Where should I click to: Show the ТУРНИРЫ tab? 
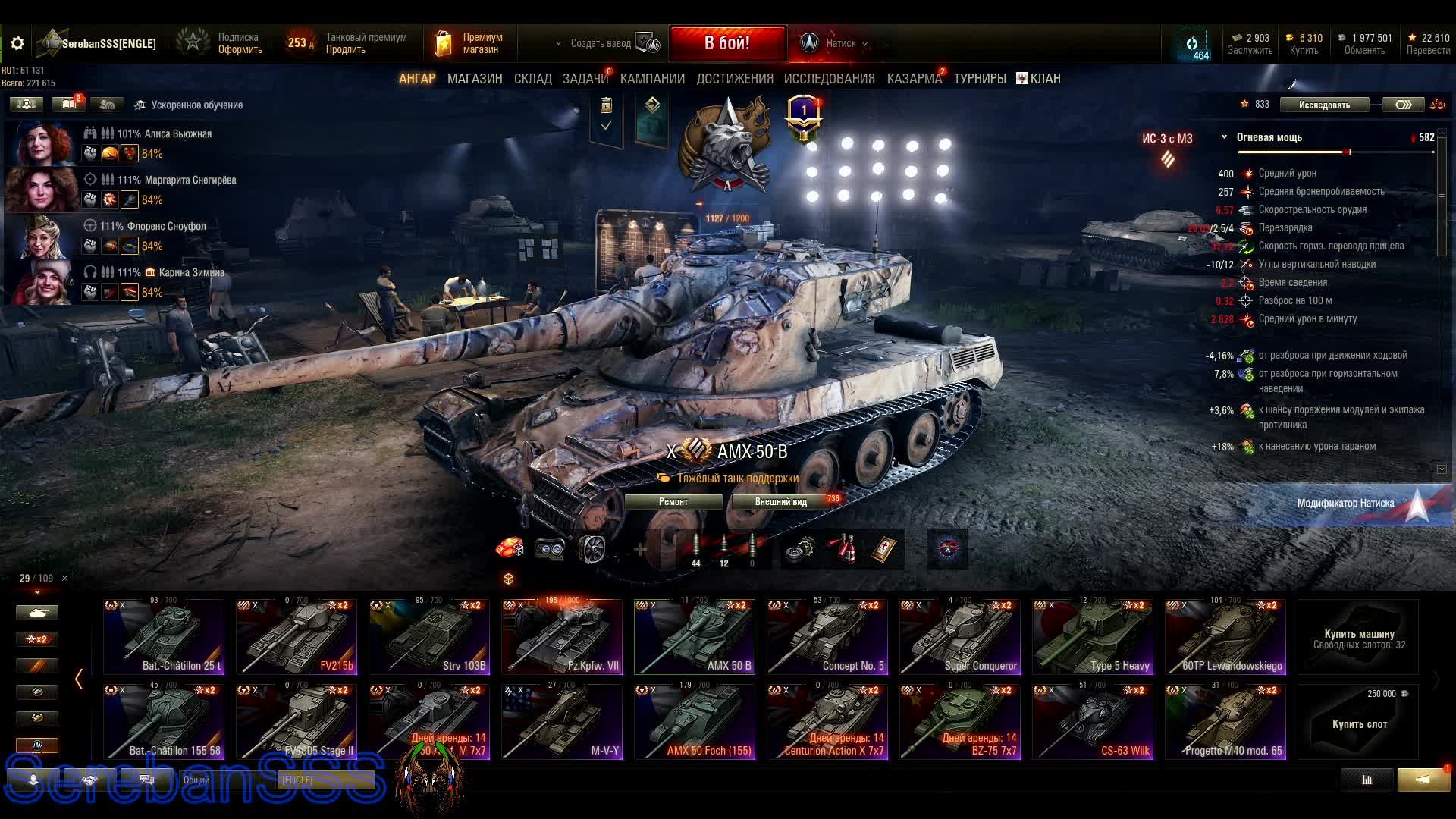979,79
